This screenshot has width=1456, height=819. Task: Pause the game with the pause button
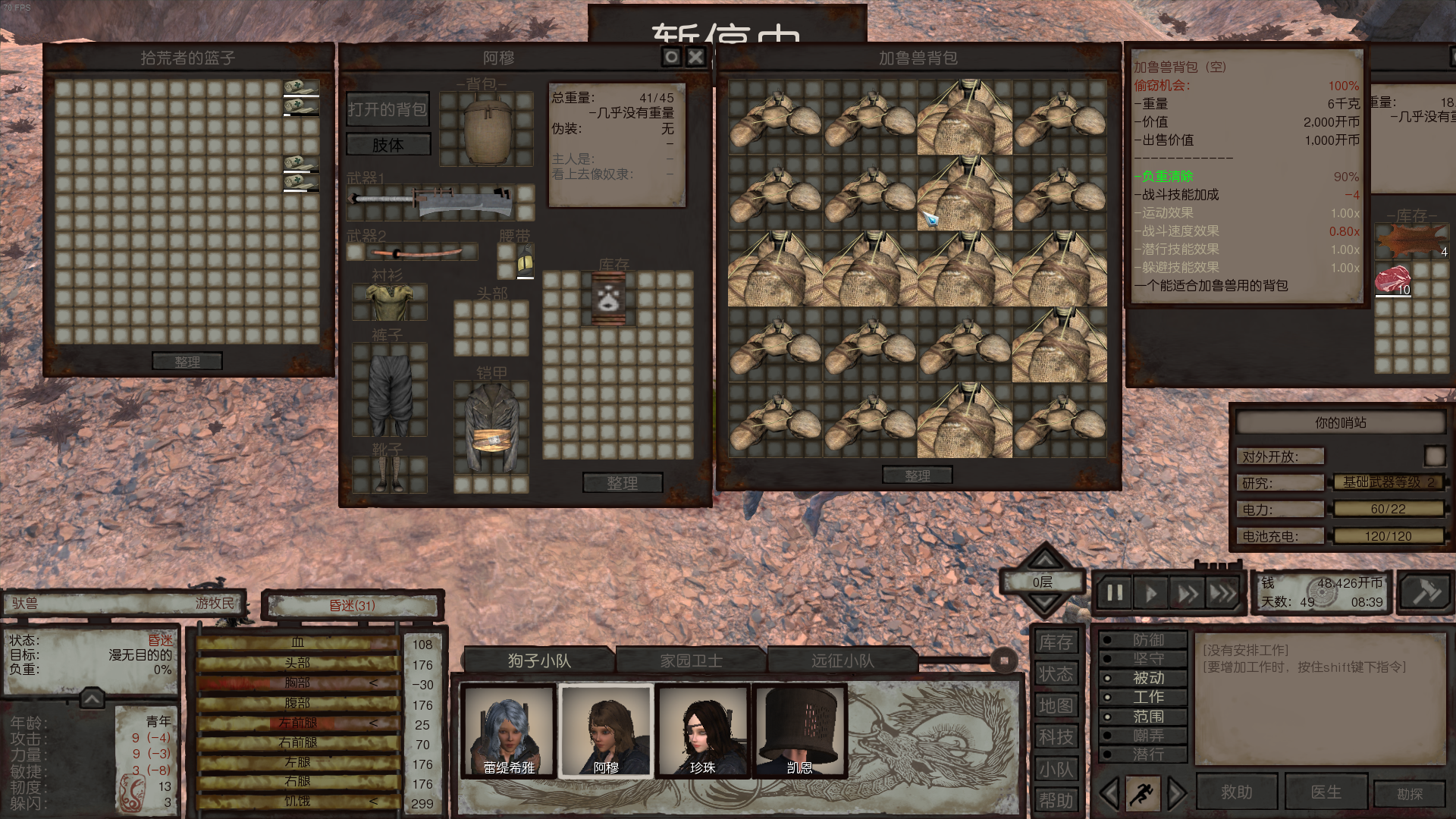click(1114, 593)
